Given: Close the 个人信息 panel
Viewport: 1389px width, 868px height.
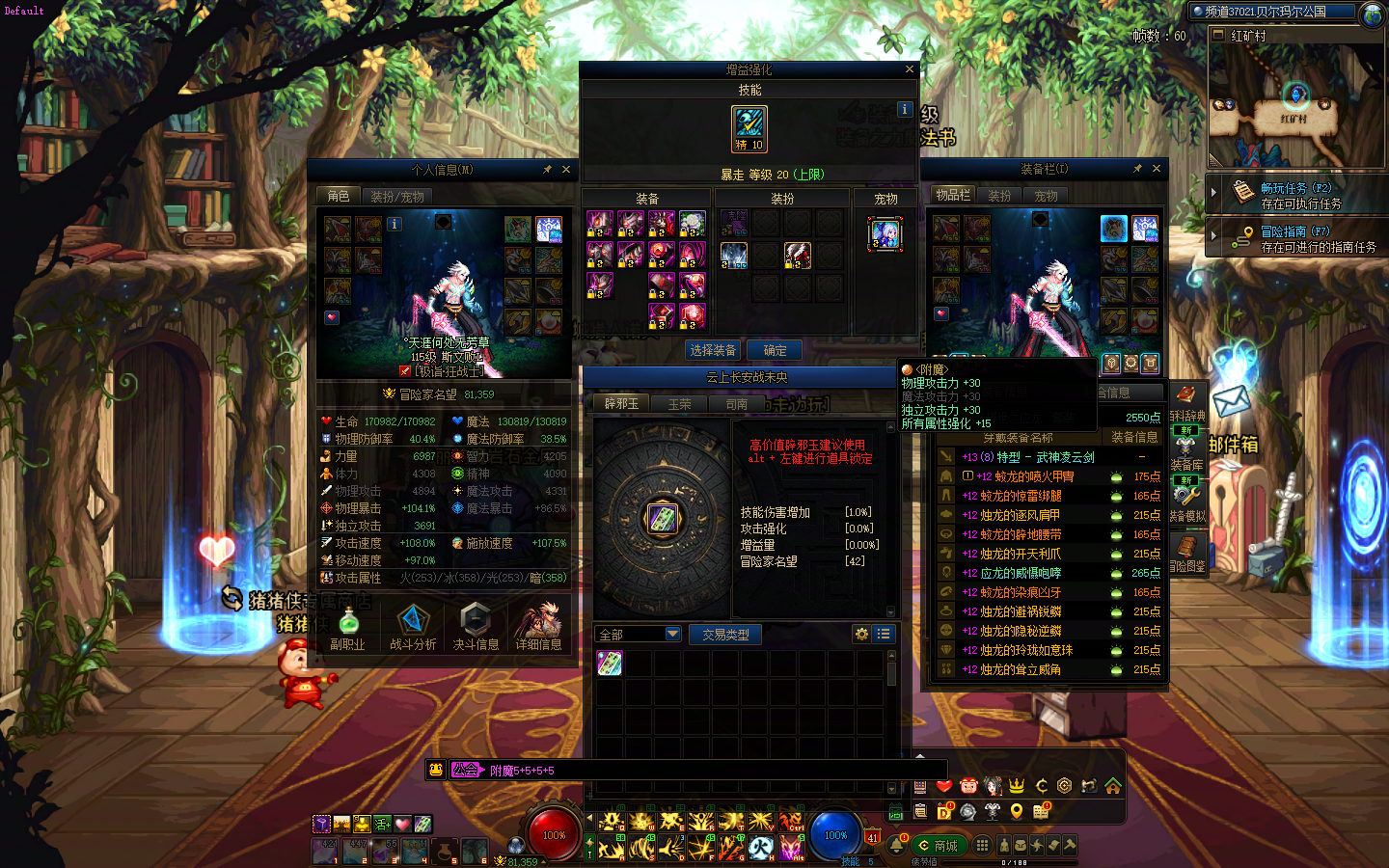Looking at the screenshot, I should [566, 170].
